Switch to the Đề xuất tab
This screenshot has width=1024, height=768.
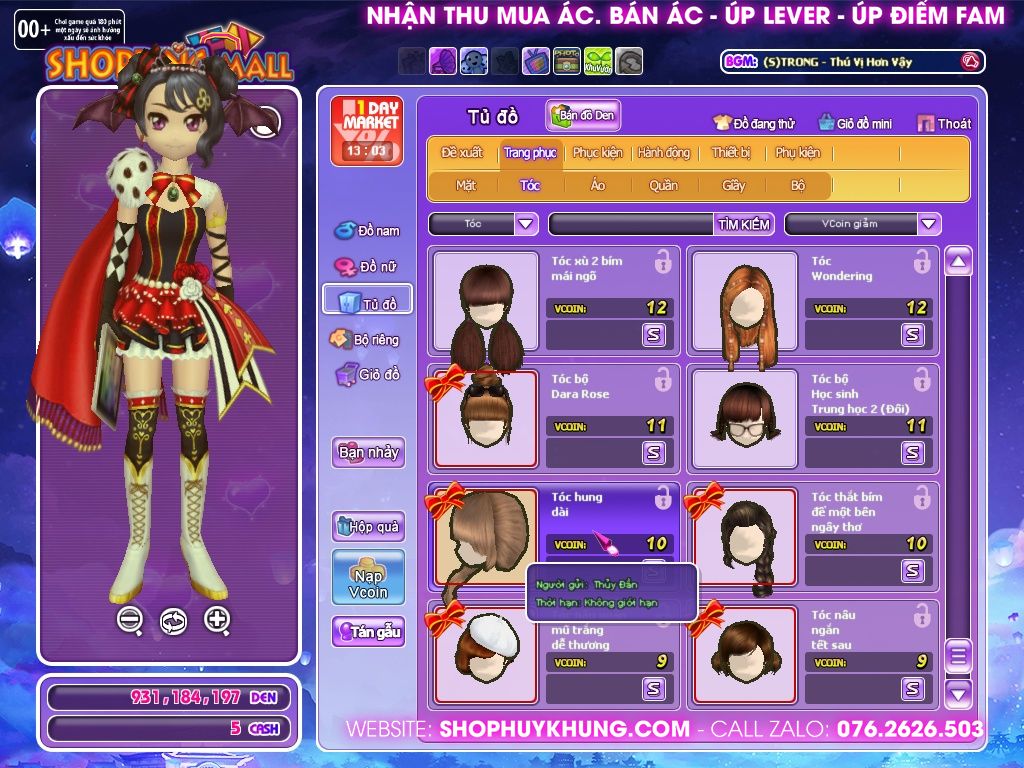click(x=461, y=153)
